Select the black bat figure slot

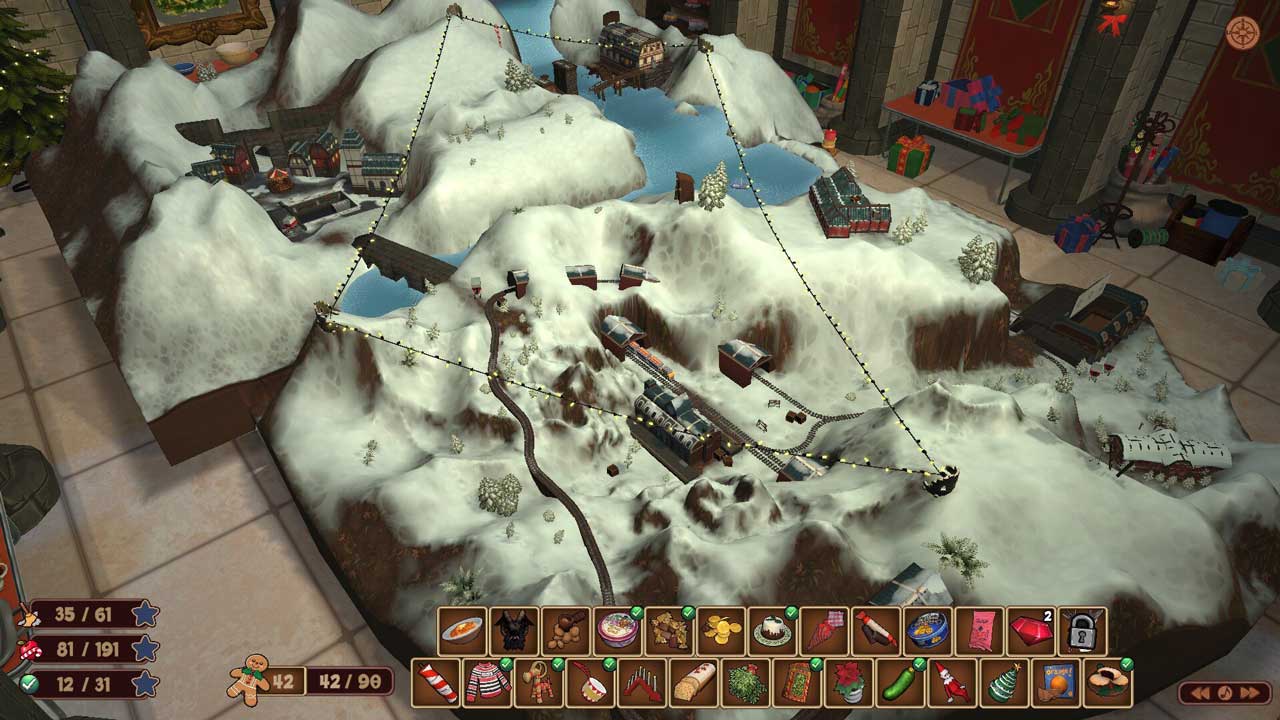coord(514,631)
